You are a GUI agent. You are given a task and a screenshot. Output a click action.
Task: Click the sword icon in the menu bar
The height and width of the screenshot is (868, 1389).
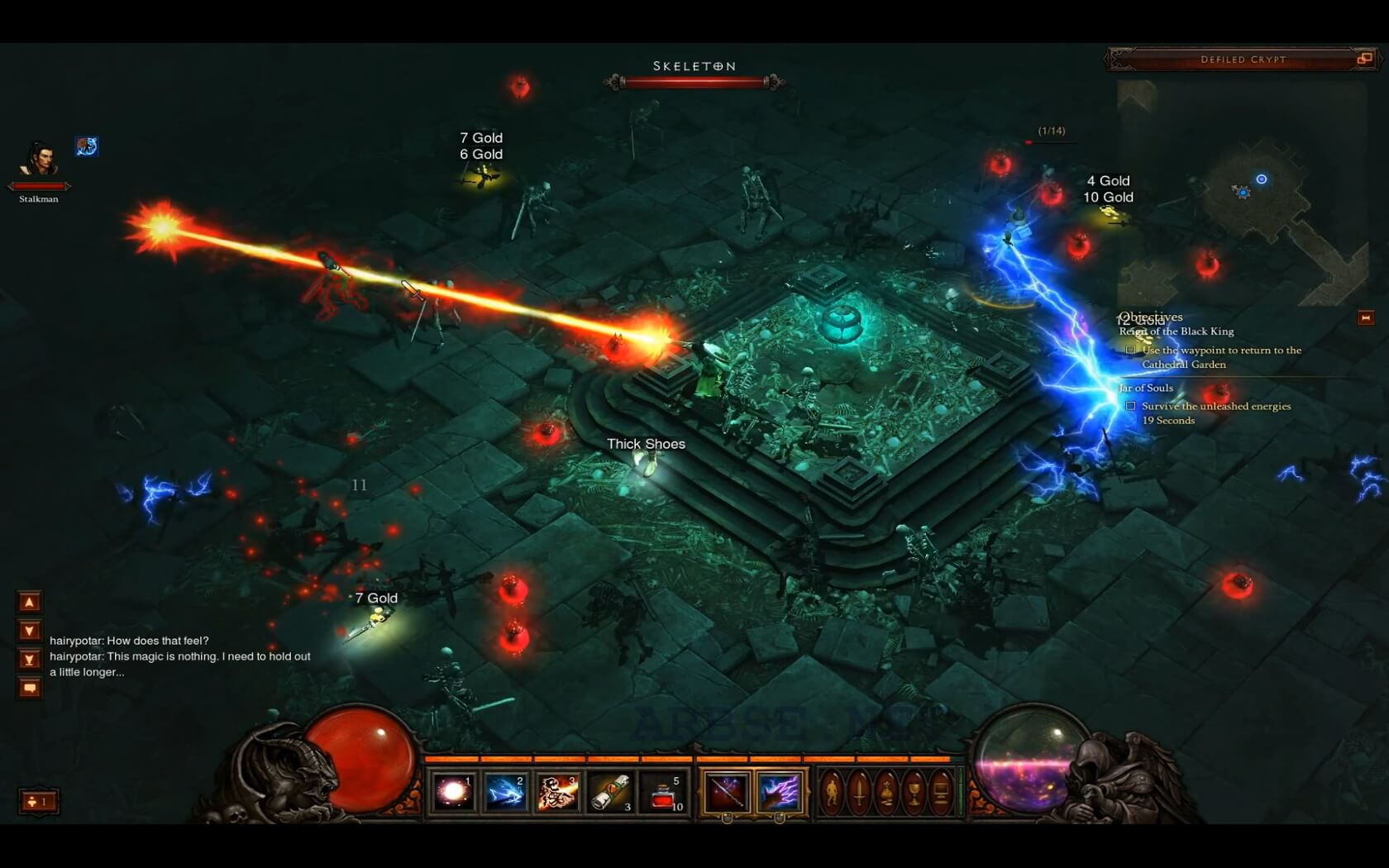coord(859,789)
